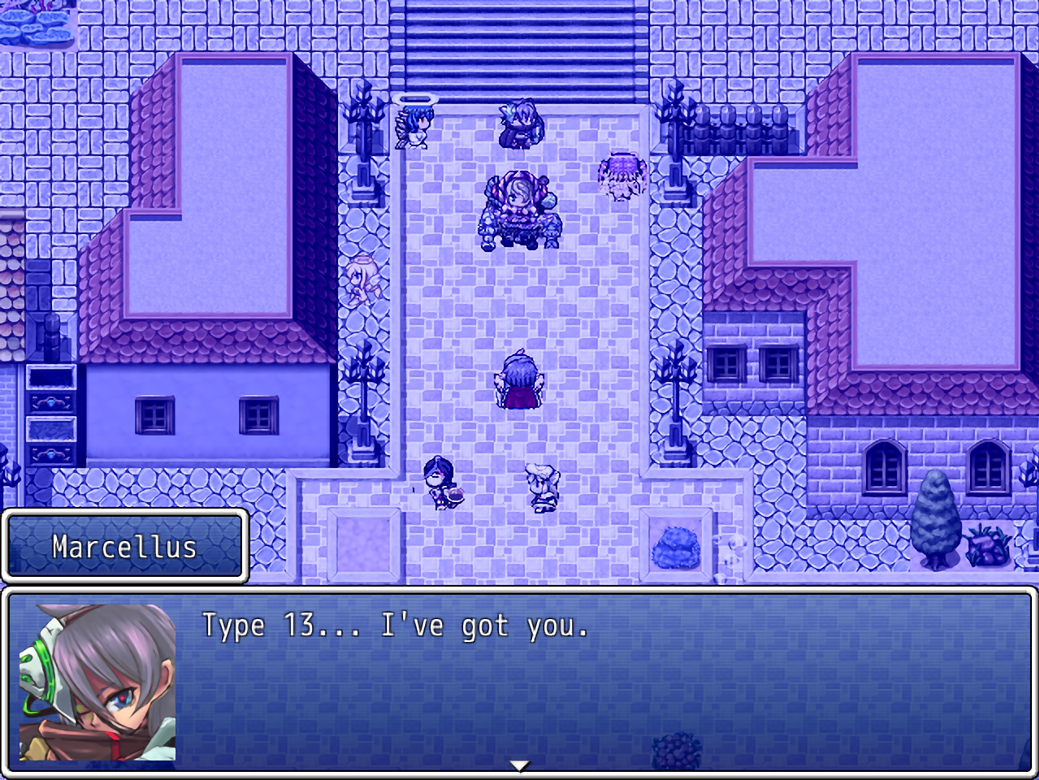Image resolution: width=1039 pixels, height=780 pixels.
Task: Click the dialogue message box text
Action: 395,627
